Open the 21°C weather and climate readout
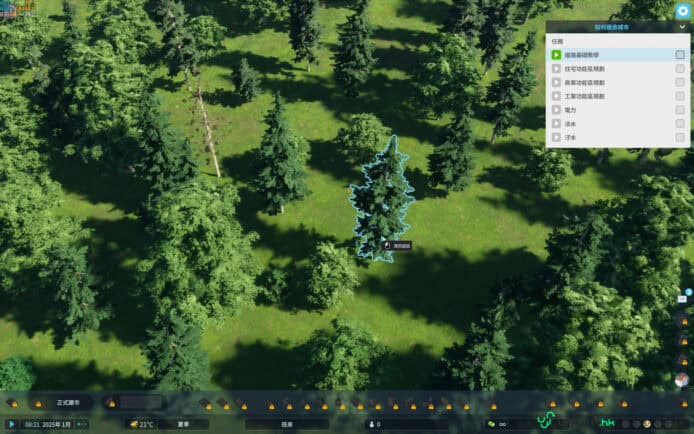Screen dimensions: 694x434 [x=142, y=424]
